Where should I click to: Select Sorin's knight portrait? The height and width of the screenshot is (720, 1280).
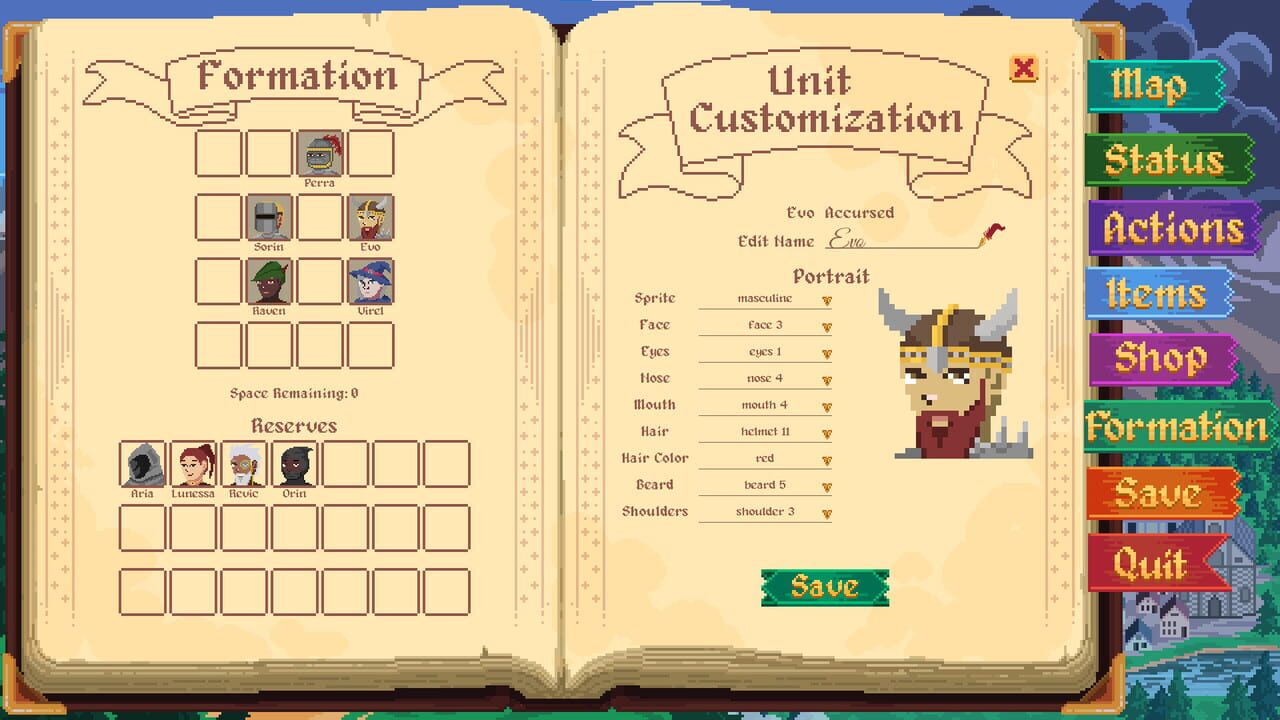coord(268,217)
